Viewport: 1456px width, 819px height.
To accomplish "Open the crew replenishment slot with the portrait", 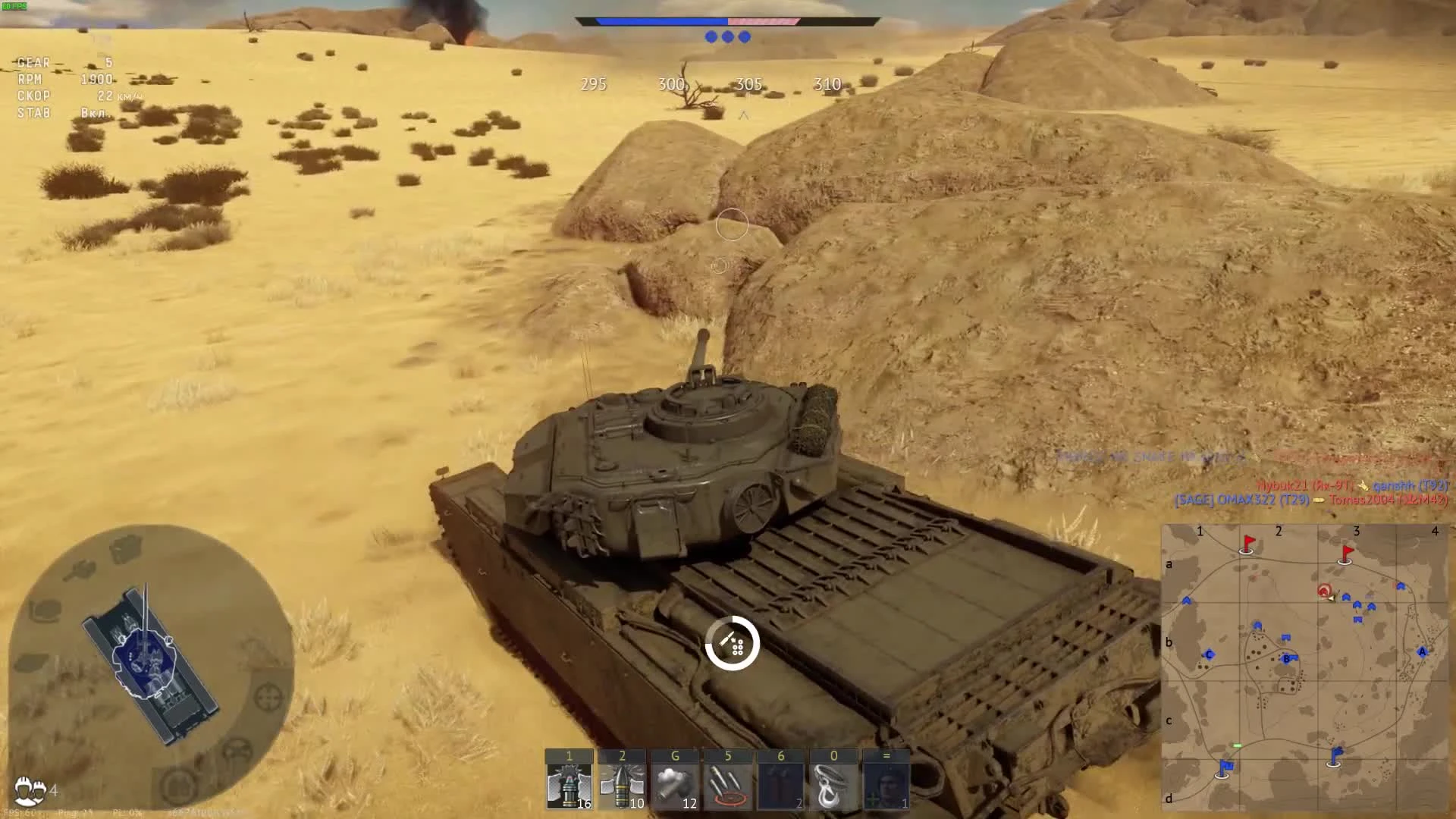I will (885, 785).
